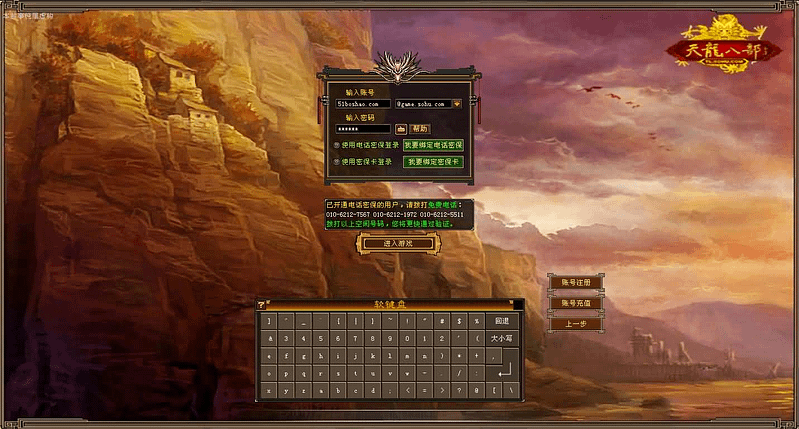Open the soft keyboard question mark help

[261, 304]
